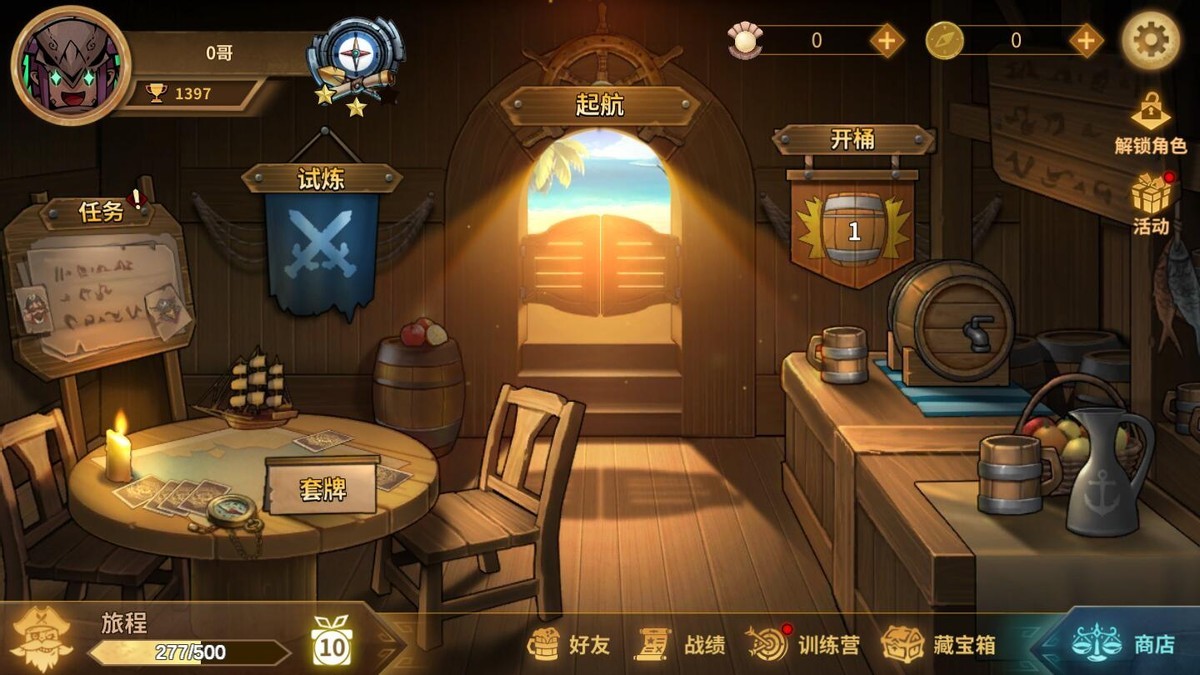Viewport: 1200px width, 675px height.
Task: Open the 藏宝箱 treasure chest
Action: [940, 645]
